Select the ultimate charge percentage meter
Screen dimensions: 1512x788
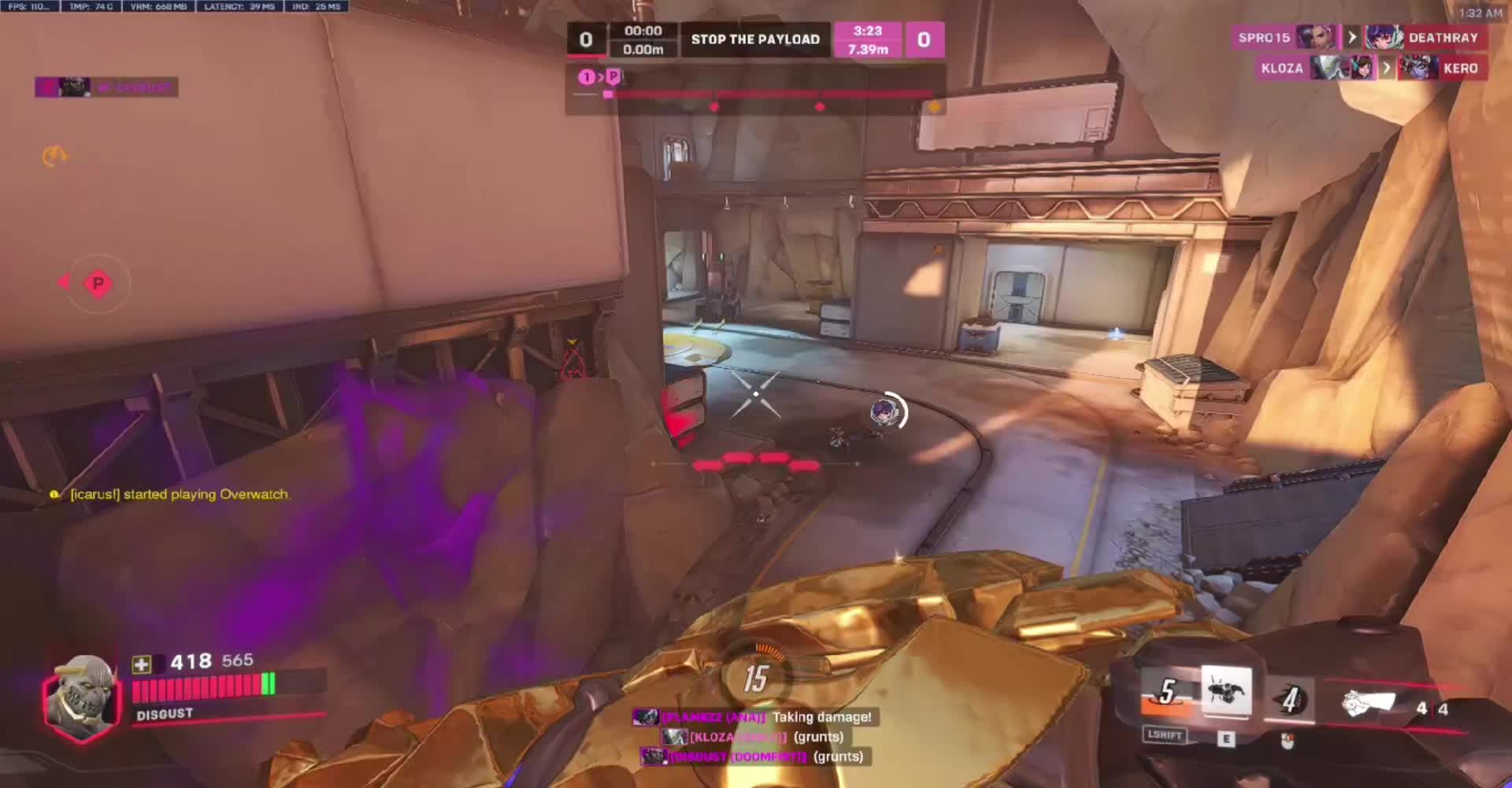tap(756, 678)
